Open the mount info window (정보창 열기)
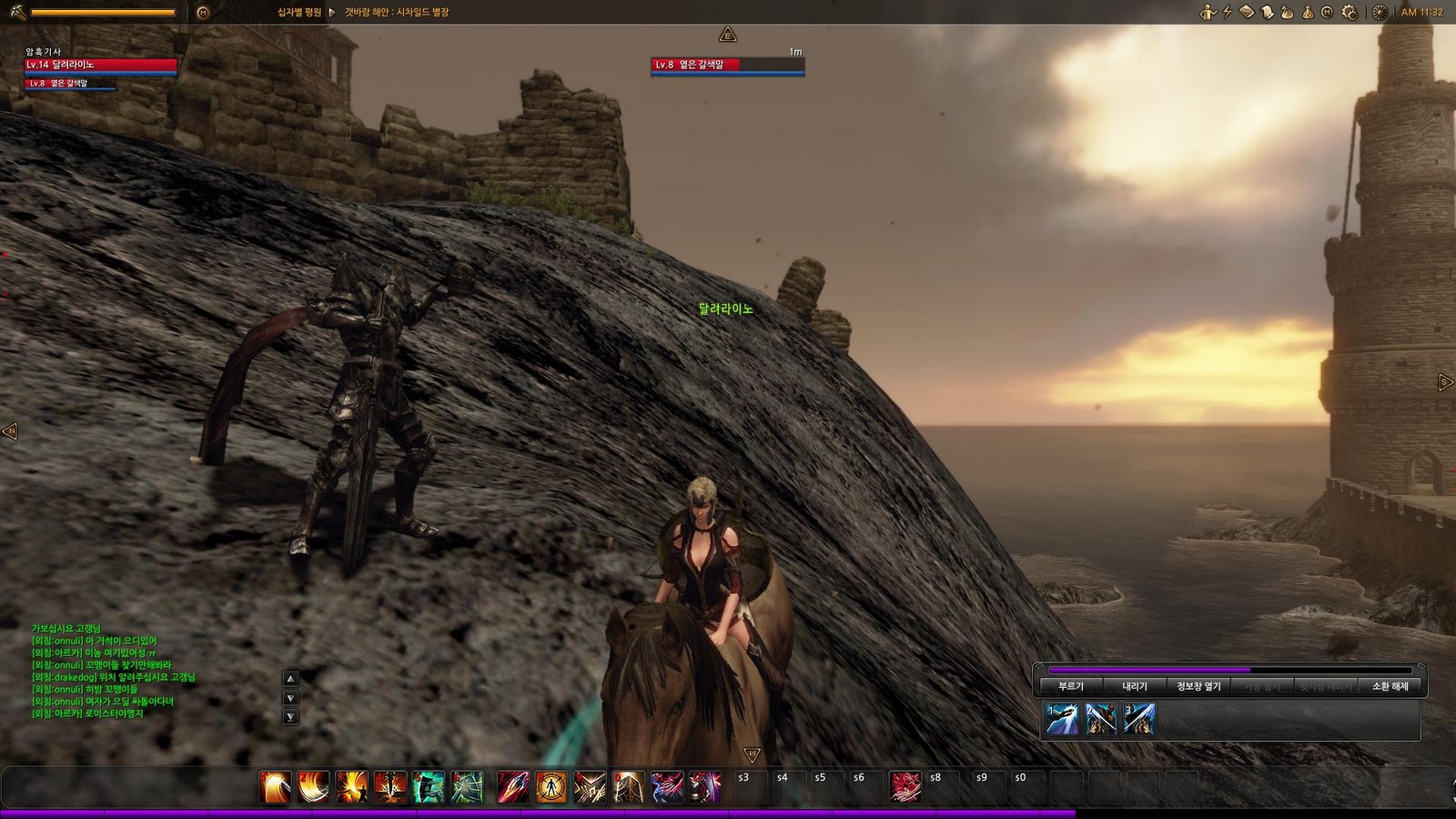 tap(1198, 686)
